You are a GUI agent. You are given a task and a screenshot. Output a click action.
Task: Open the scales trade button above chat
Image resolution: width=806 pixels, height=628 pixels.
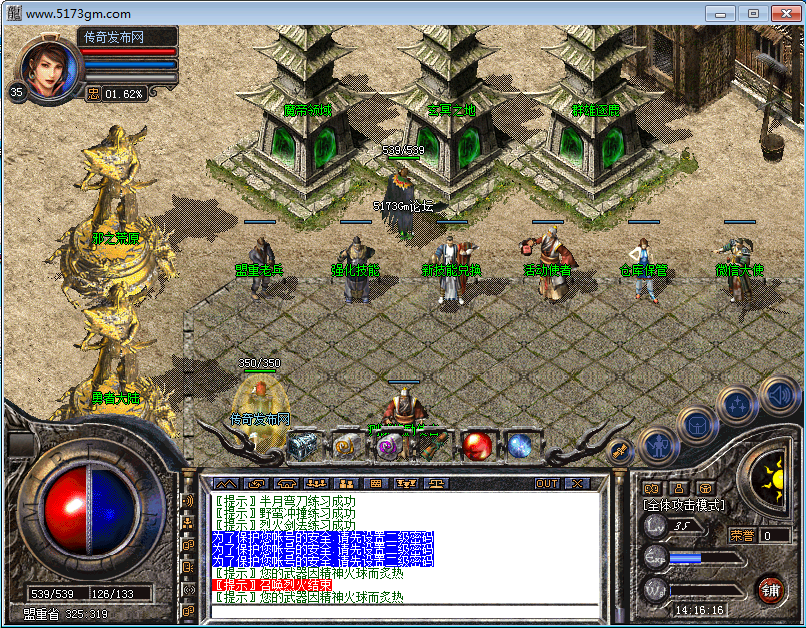pyautogui.click(x=436, y=483)
